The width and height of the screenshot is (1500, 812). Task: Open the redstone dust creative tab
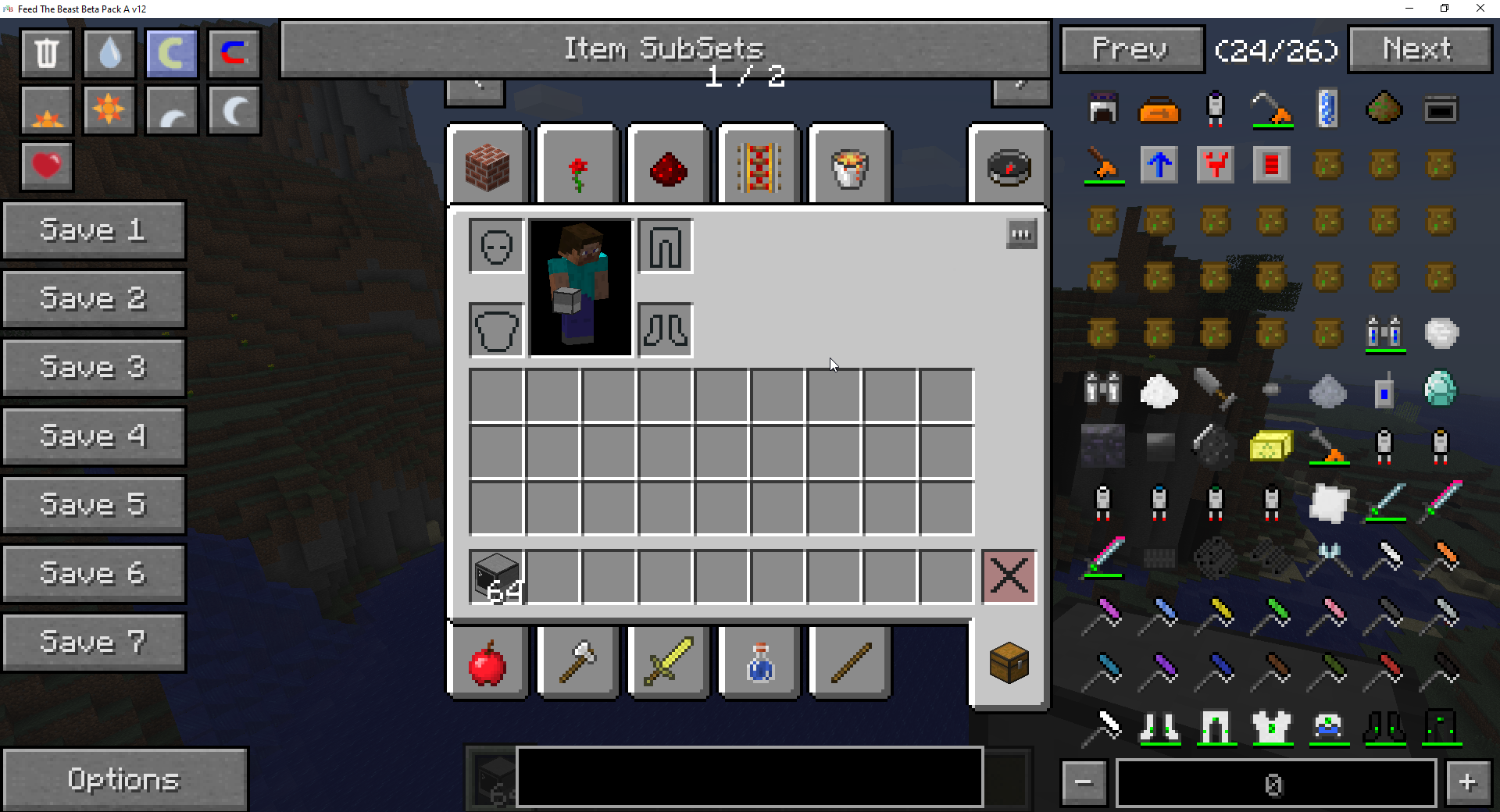pos(669,167)
